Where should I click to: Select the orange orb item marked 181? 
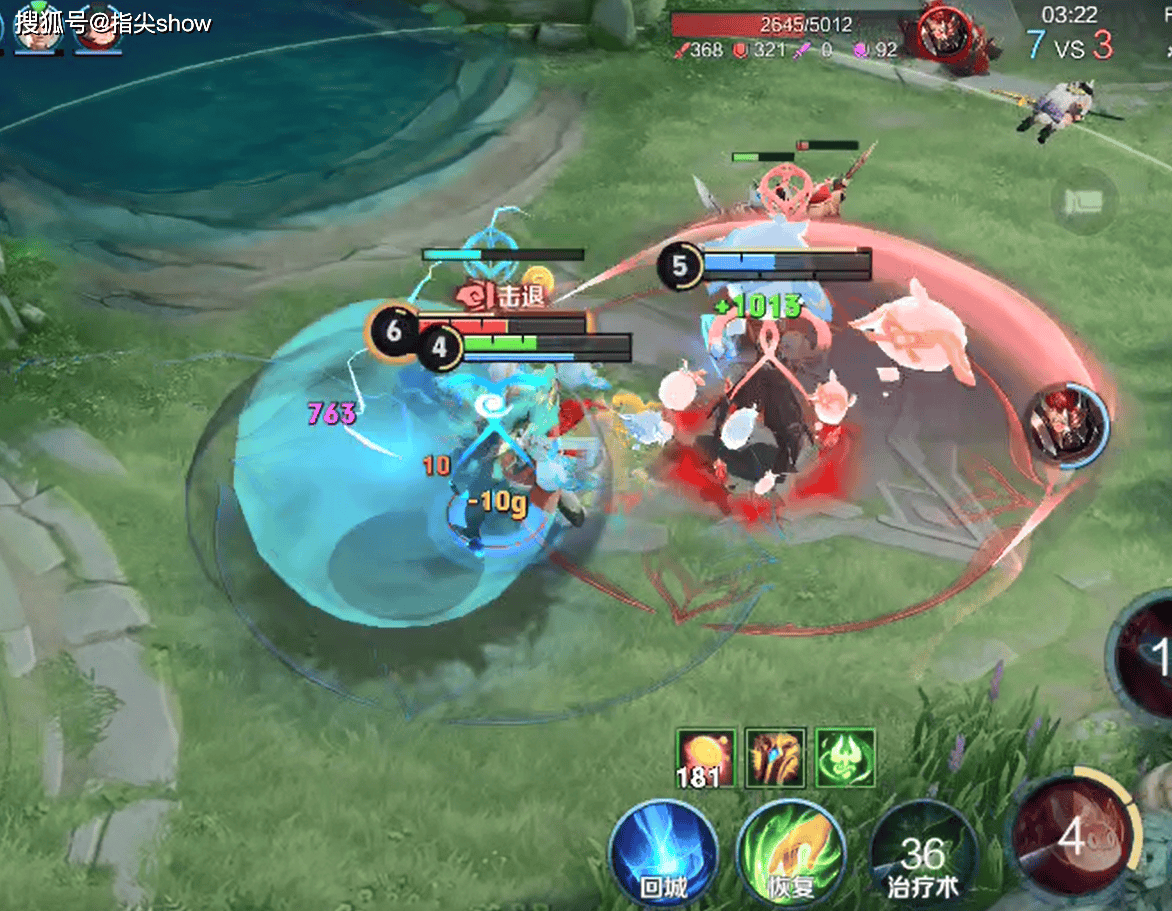tap(706, 757)
